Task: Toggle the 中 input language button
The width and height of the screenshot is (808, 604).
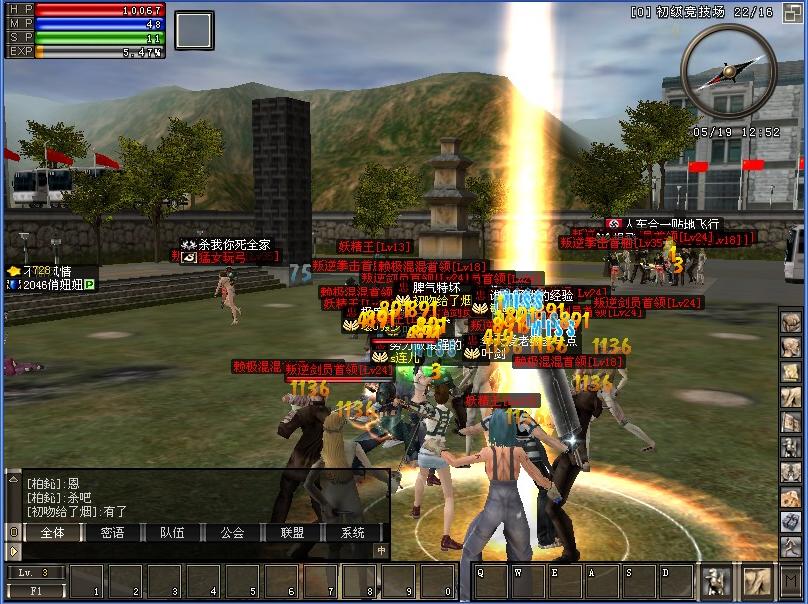Action: pyautogui.click(x=381, y=550)
